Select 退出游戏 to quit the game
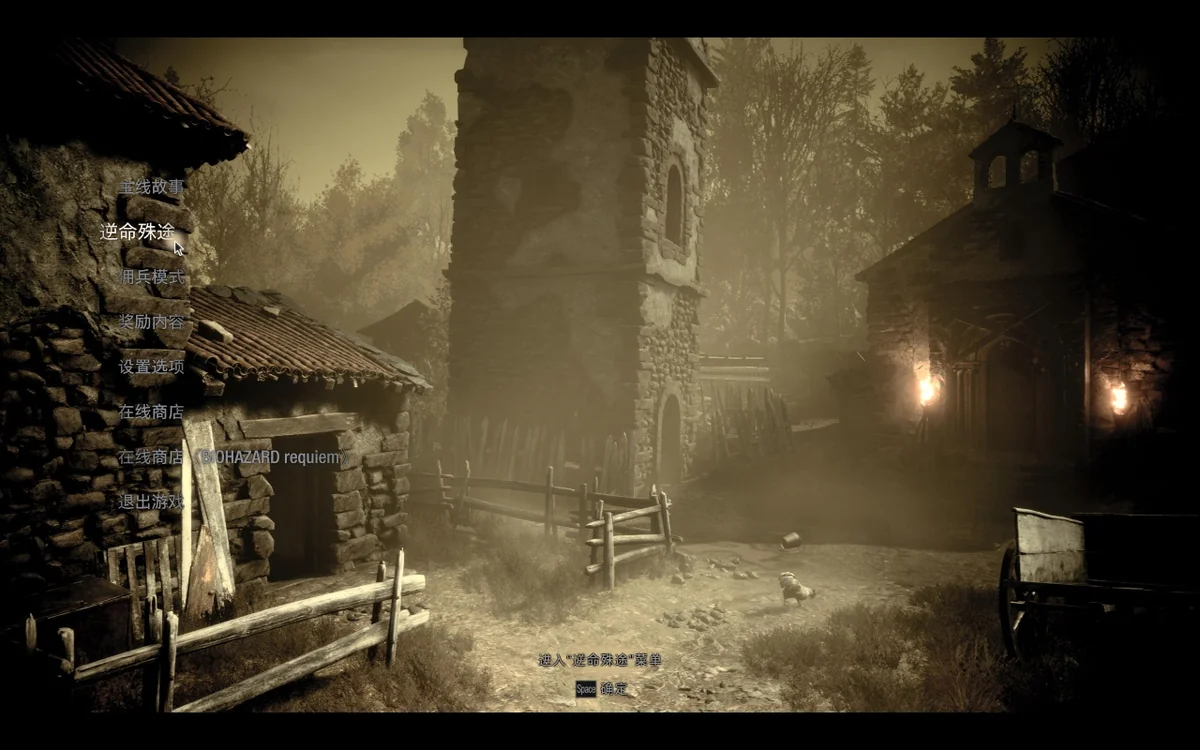Screen dimensions: 1200x750 coord(151,502)
